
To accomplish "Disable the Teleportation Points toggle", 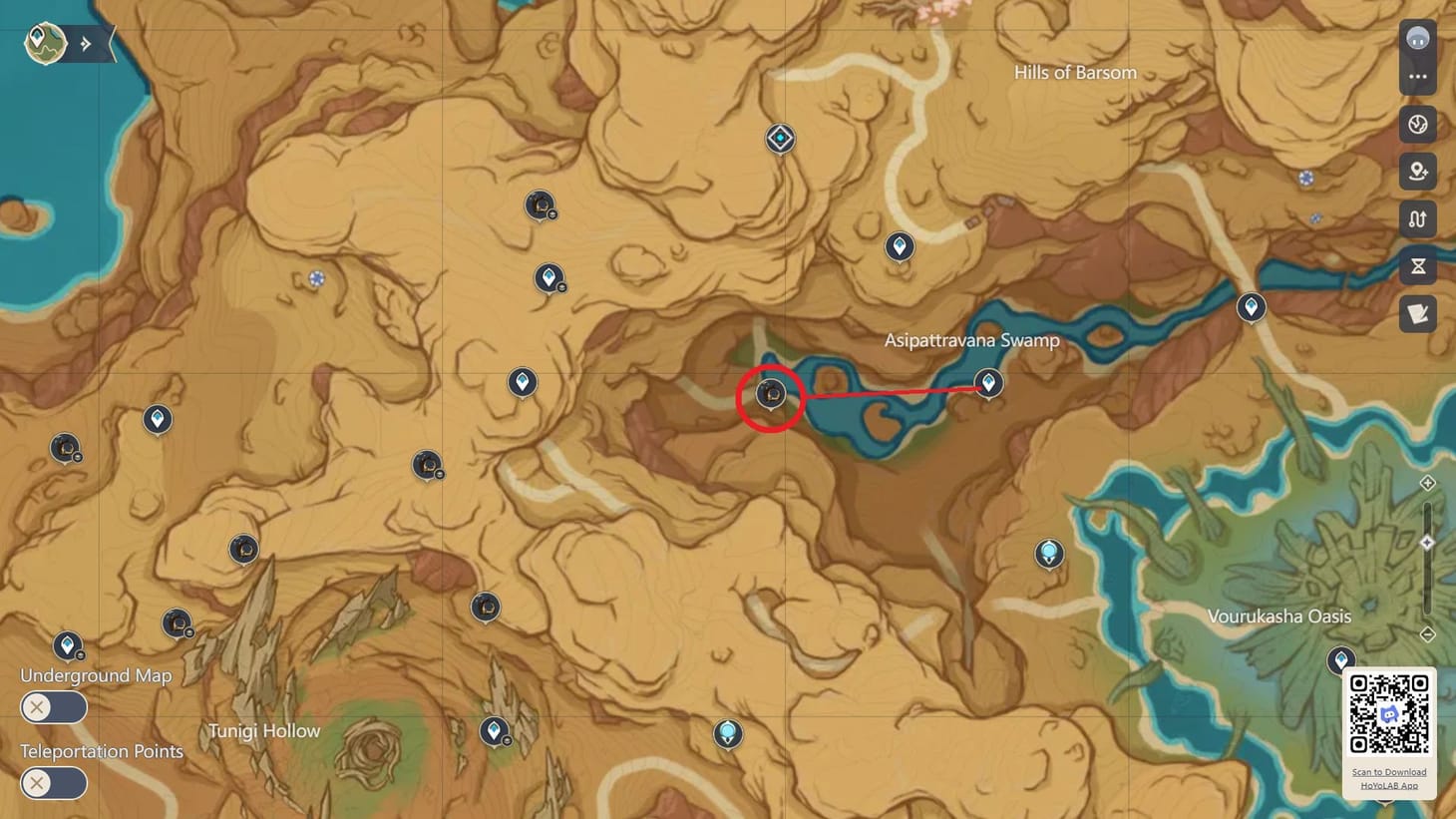I will (54, 784).
